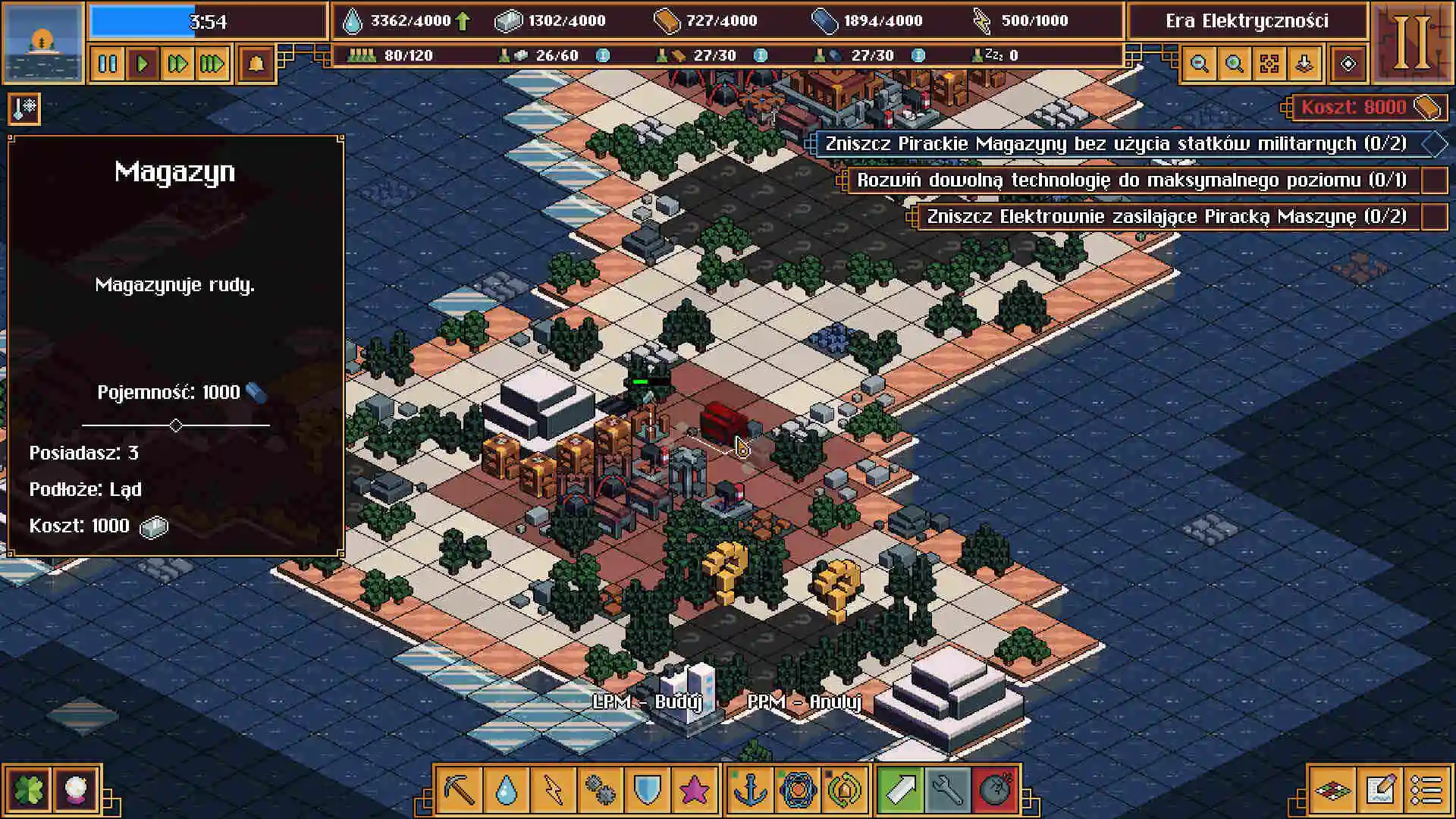Open the shield defense category
1456x819 pixels.
pyautogui.click(x=648, y=790)
